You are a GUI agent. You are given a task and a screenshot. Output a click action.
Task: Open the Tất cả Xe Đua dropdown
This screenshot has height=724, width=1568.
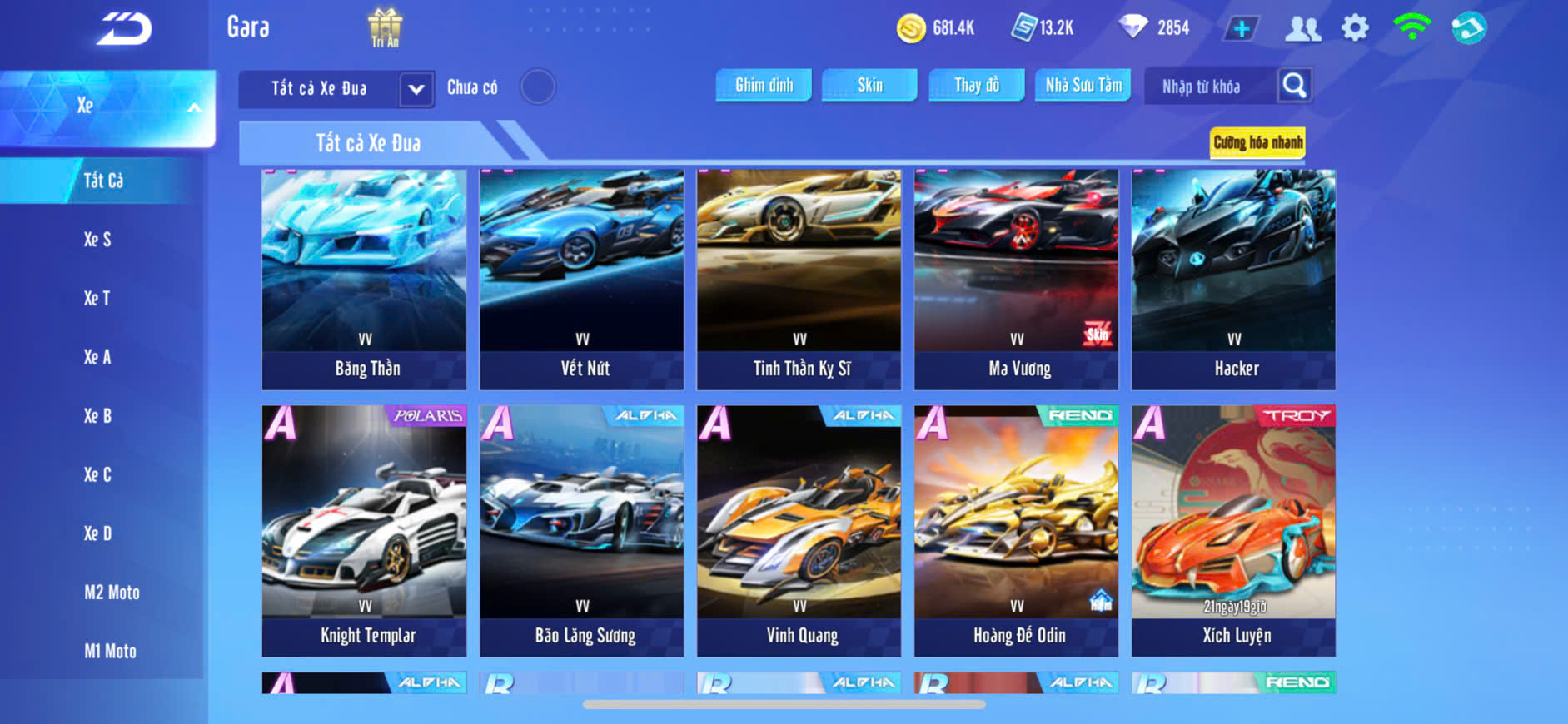click(x=416, y=89)
